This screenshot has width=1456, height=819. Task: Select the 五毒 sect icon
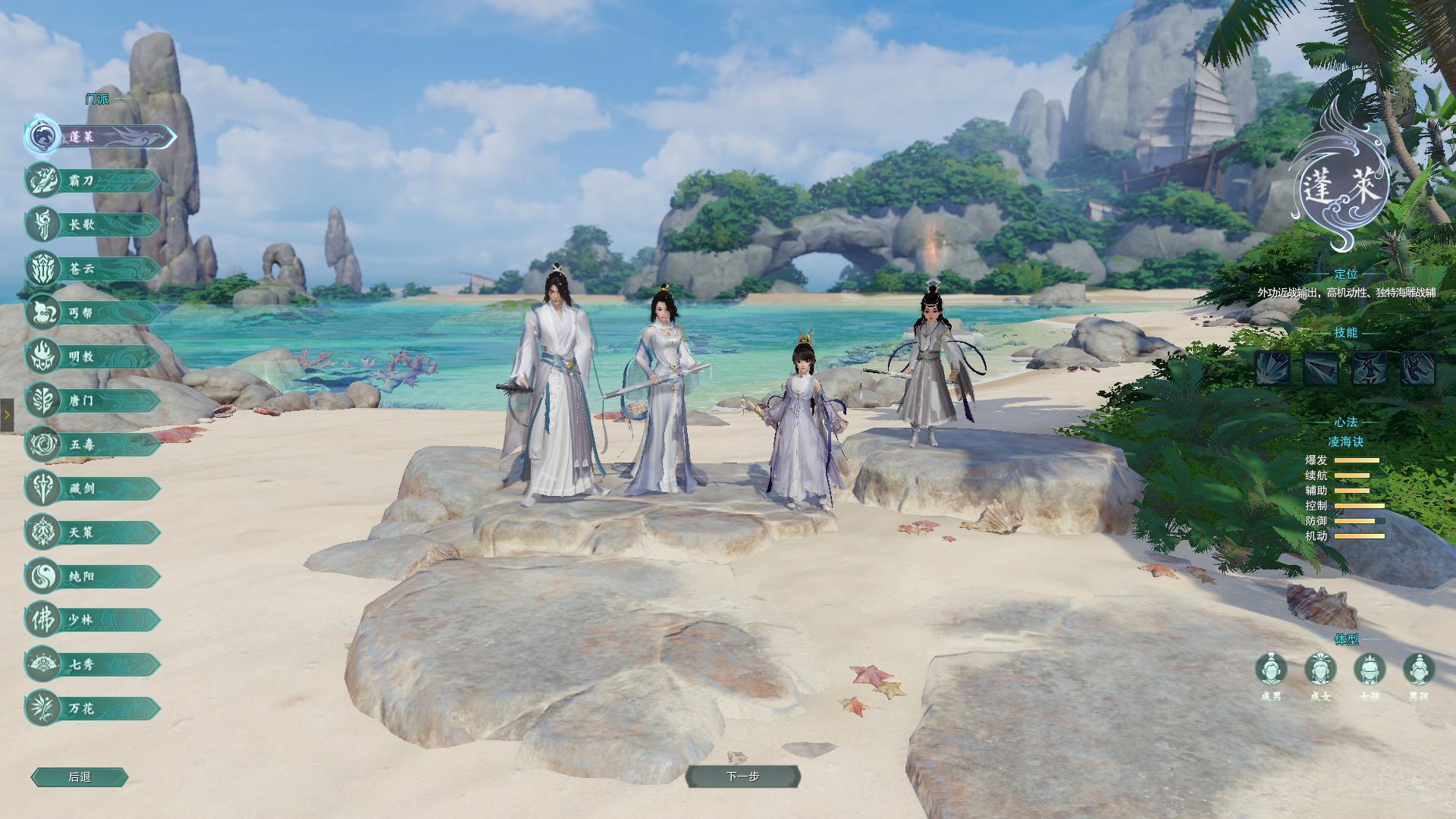tap(44, 444)
